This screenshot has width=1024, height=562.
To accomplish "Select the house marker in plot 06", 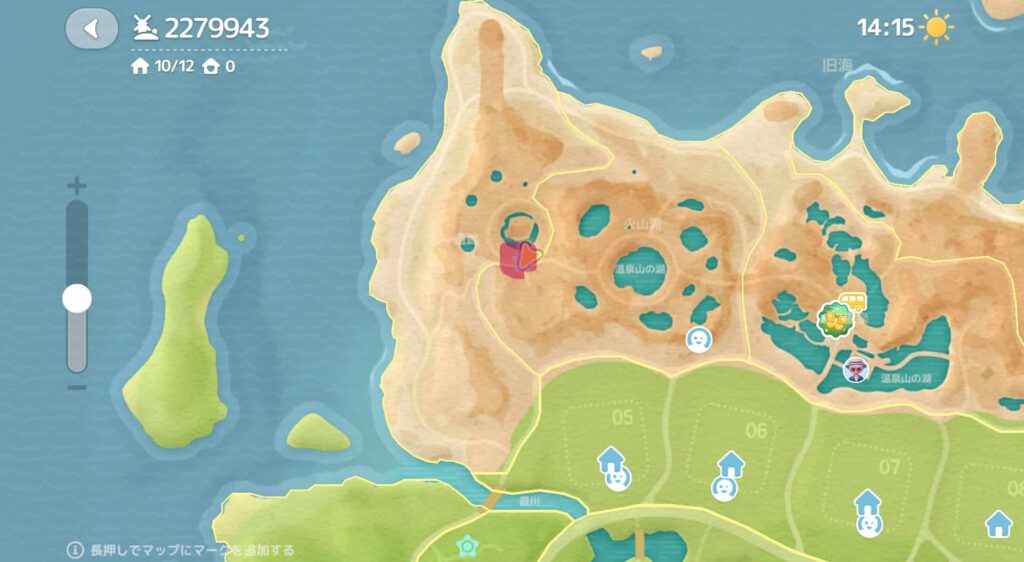I will pyautogui.click(x=731, y=464).
